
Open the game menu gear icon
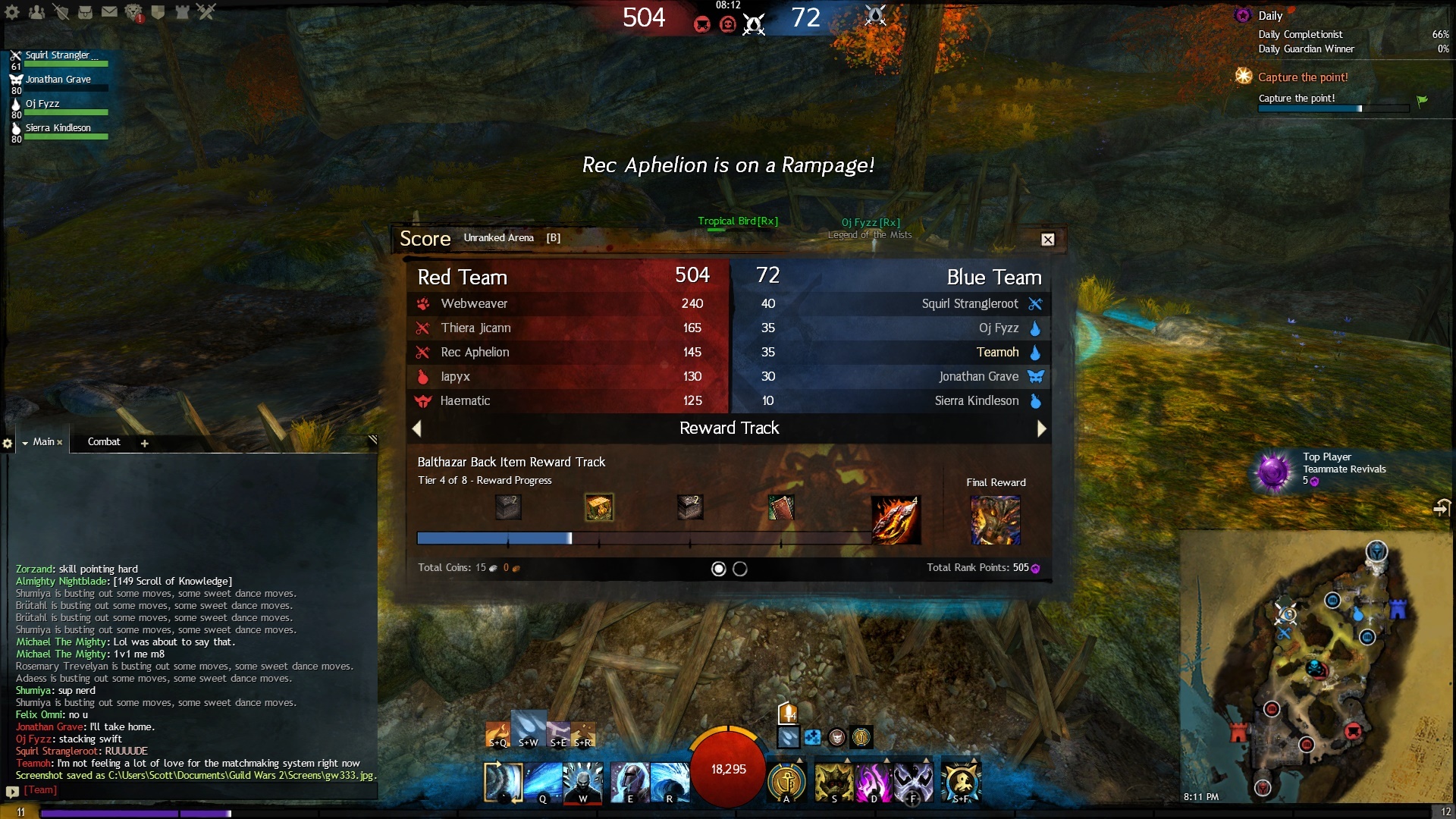click(x=12, y=11)
